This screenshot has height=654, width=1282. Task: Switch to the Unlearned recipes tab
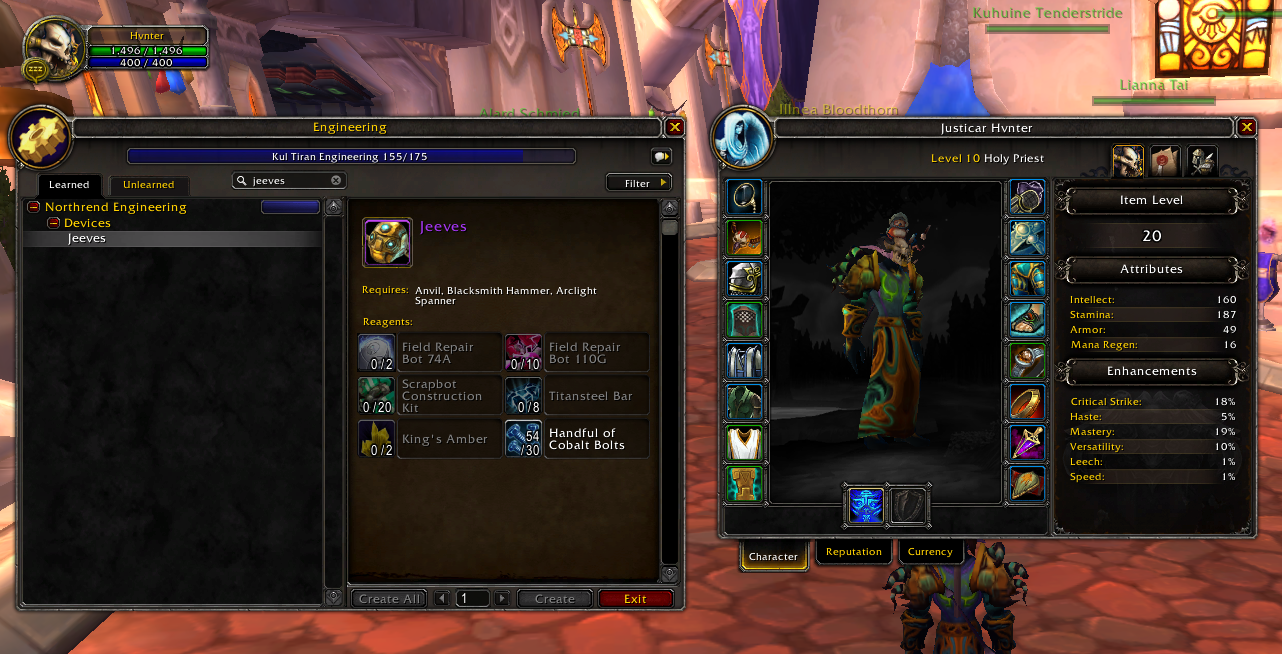coord(148,185)
